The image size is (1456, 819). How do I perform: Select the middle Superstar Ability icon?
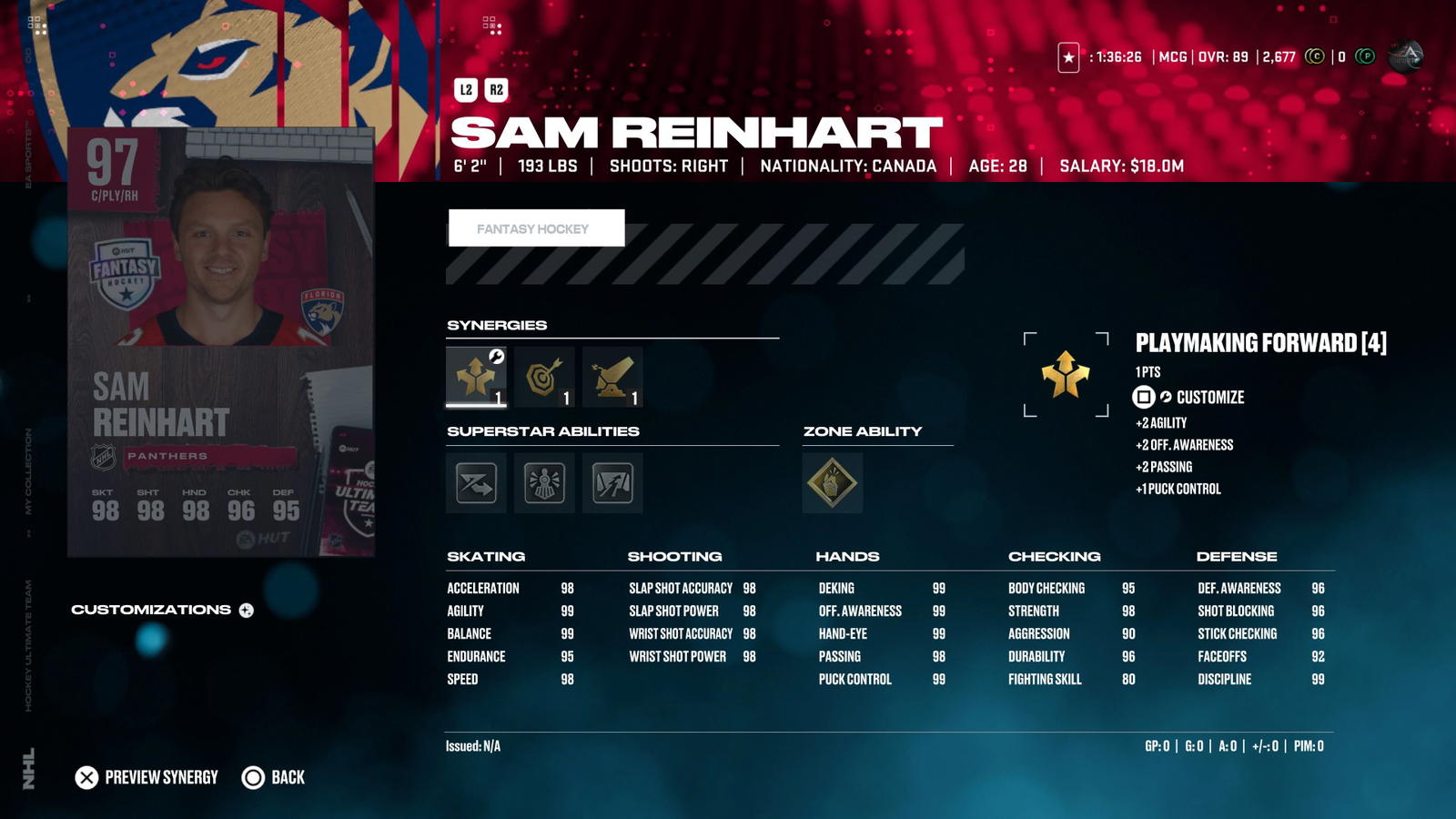coord(544,483)
